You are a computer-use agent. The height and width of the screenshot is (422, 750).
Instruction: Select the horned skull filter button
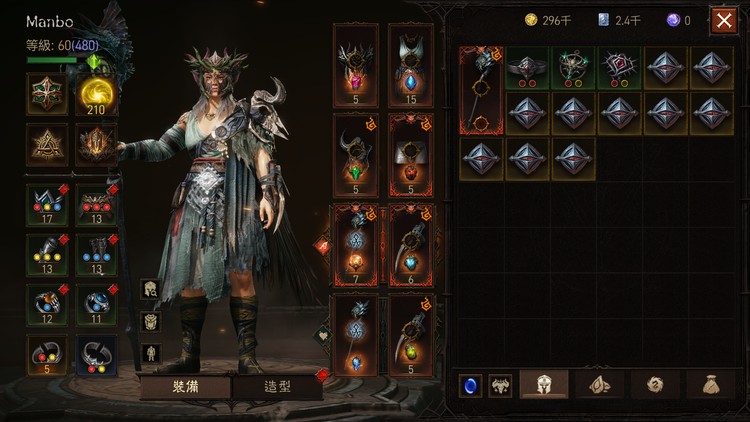(x=500, y=385)
